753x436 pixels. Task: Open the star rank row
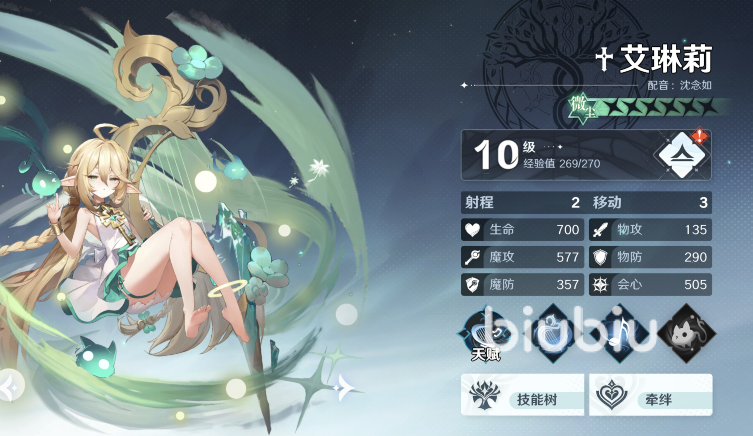[640, 106]
